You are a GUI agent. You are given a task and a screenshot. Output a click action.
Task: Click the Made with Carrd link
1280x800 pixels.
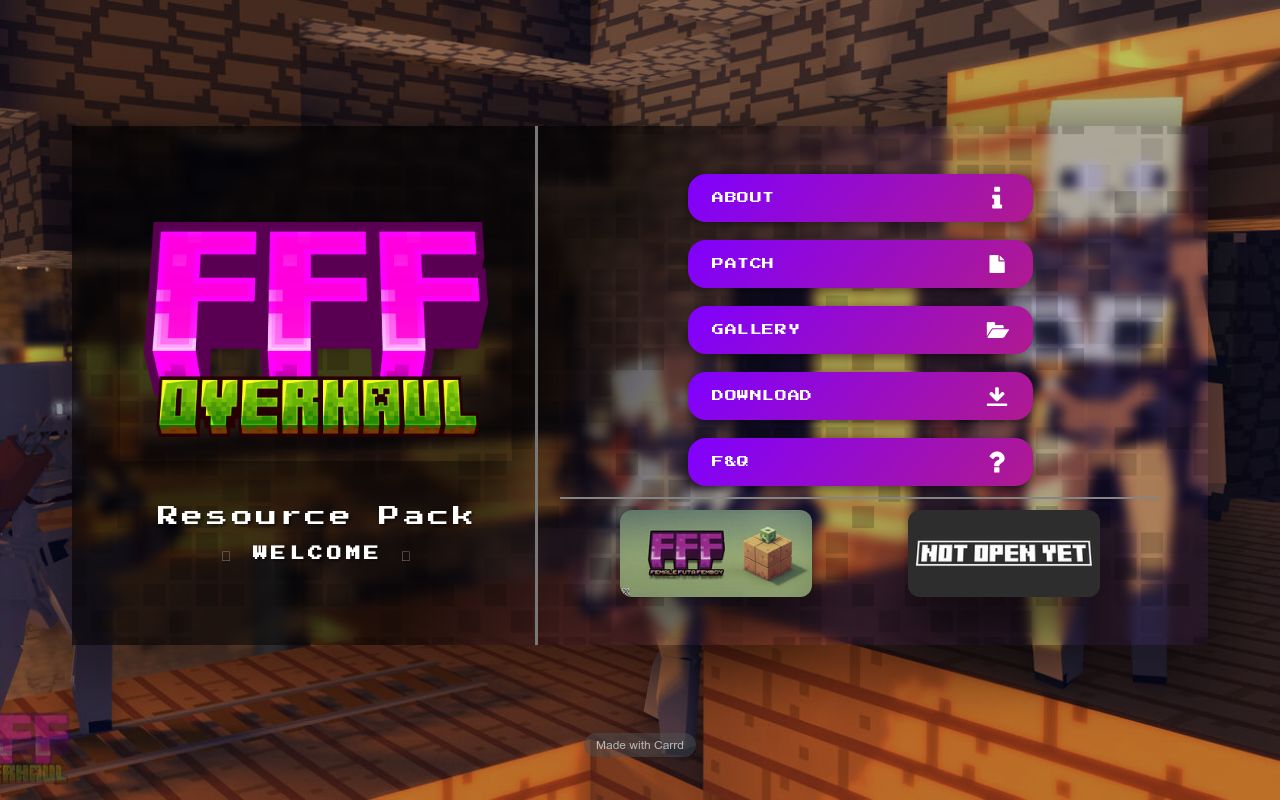[x=640, y=745]
